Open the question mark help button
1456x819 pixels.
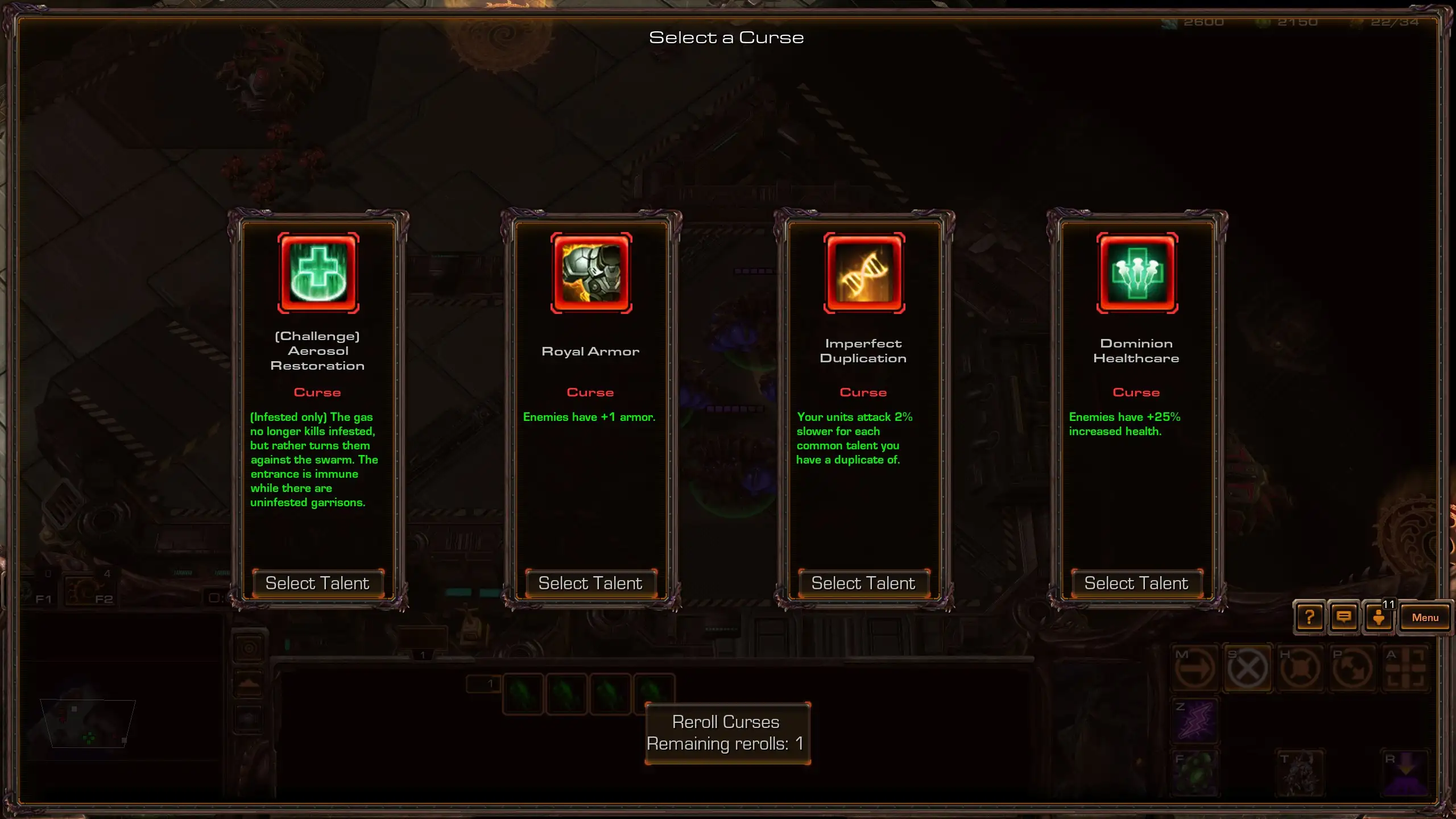[1309, 618]
